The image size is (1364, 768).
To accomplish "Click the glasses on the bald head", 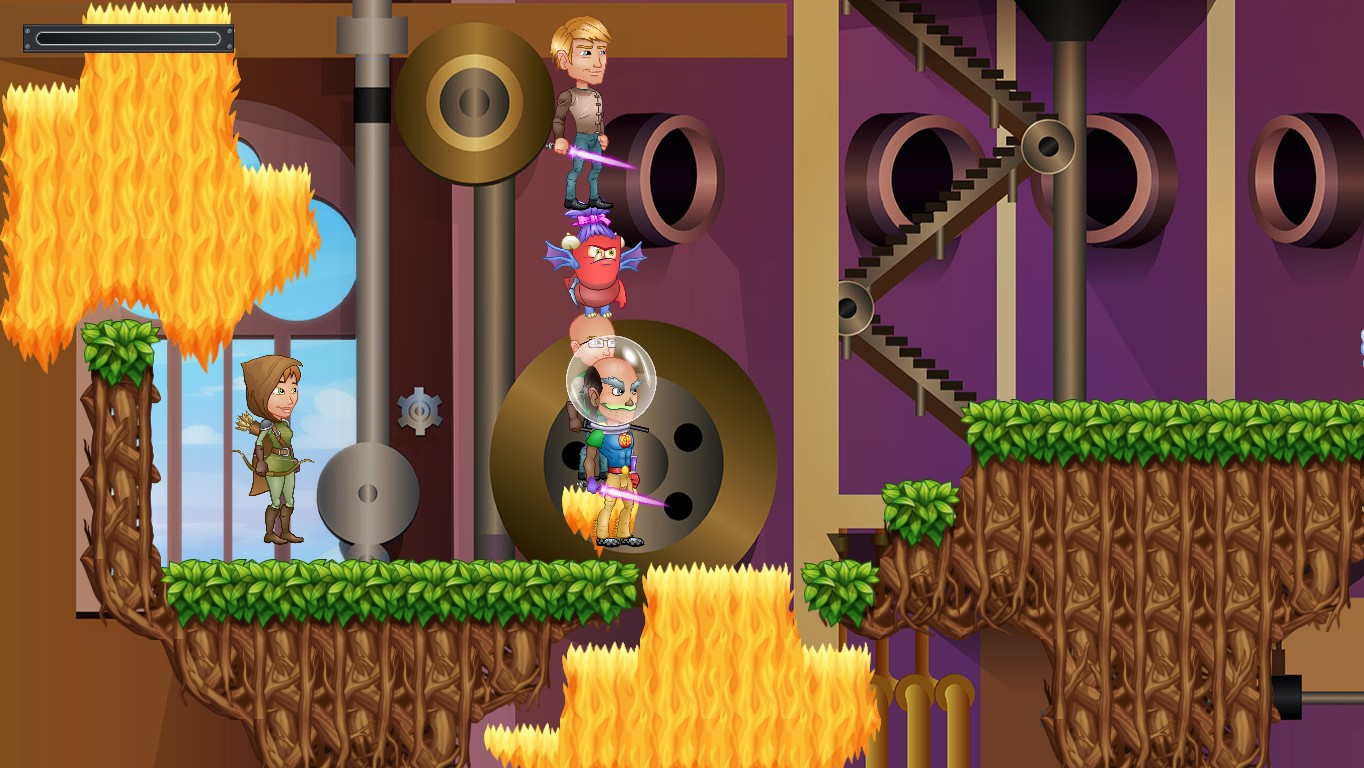I will [601, 341].
